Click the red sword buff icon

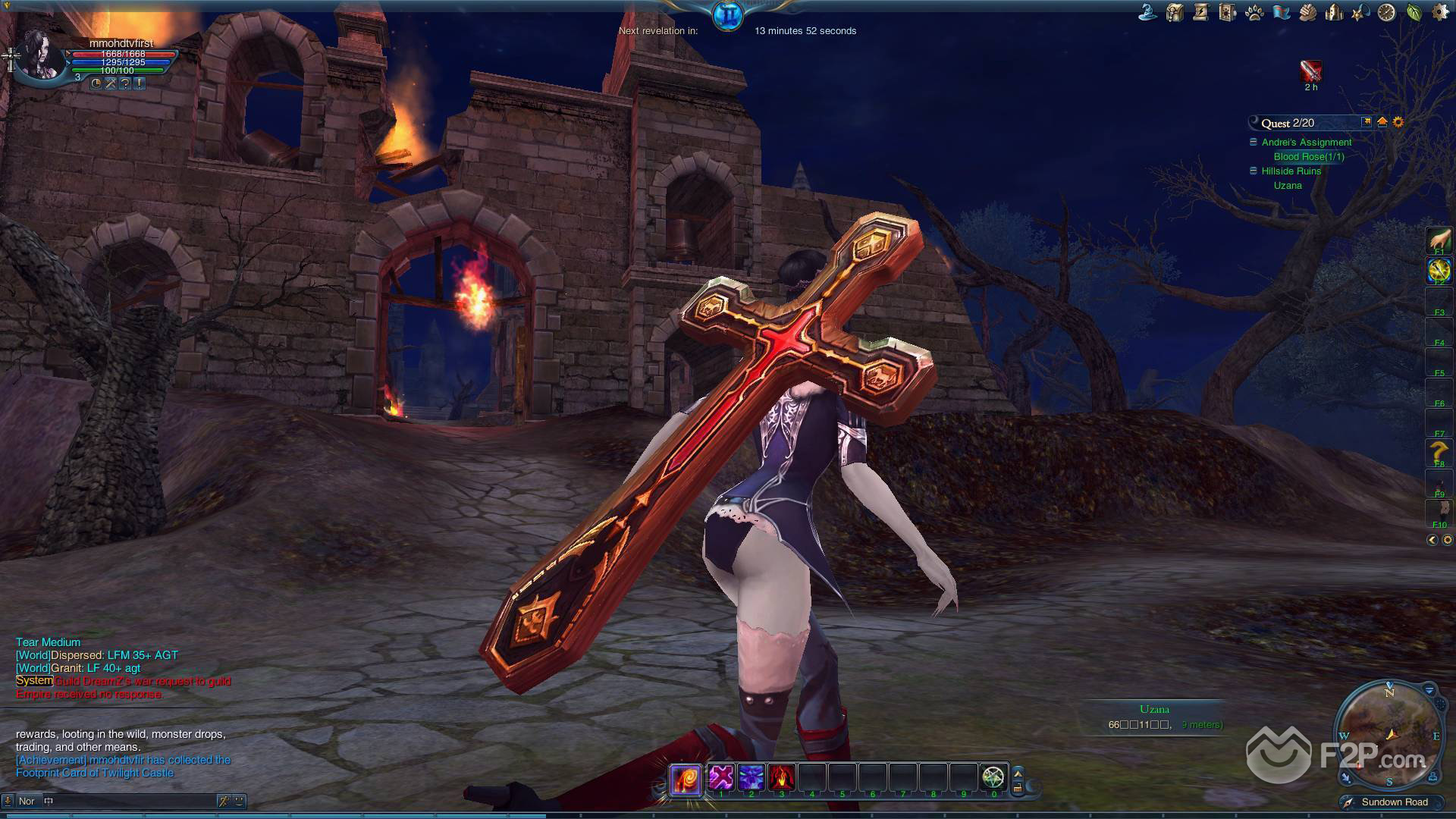[x=1310, y=71]
